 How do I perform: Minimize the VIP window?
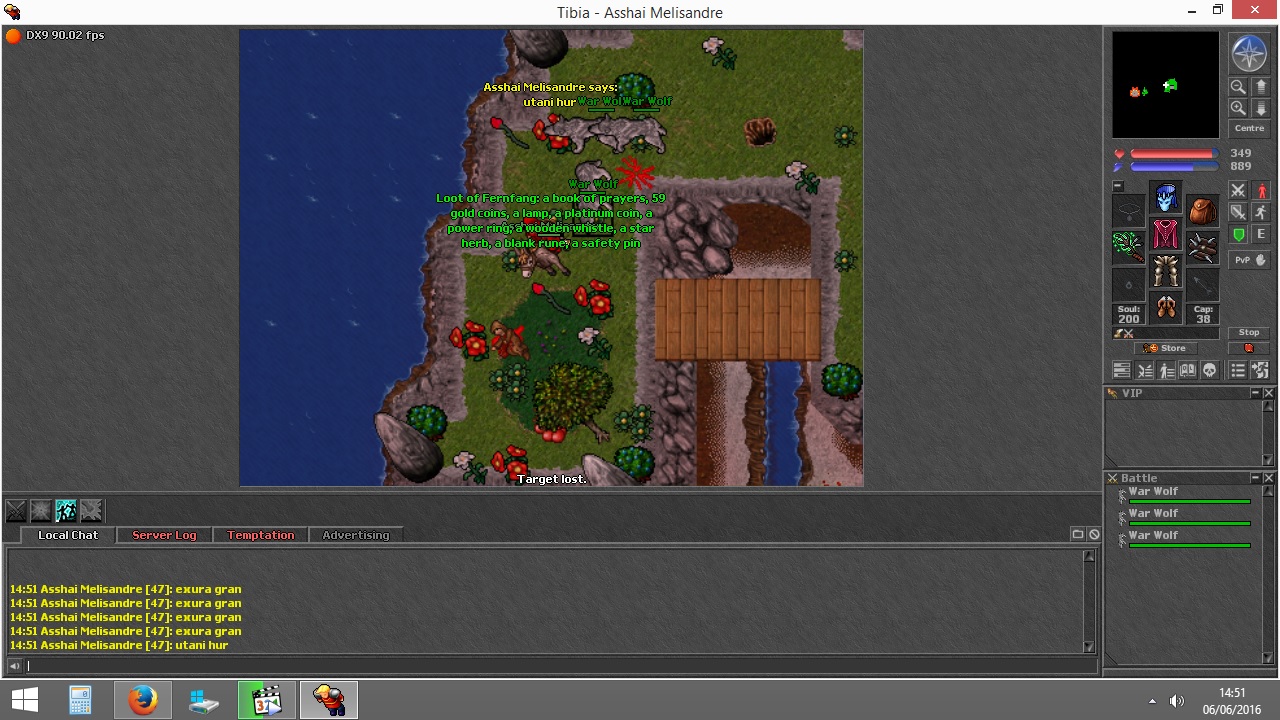point(1256,393)
